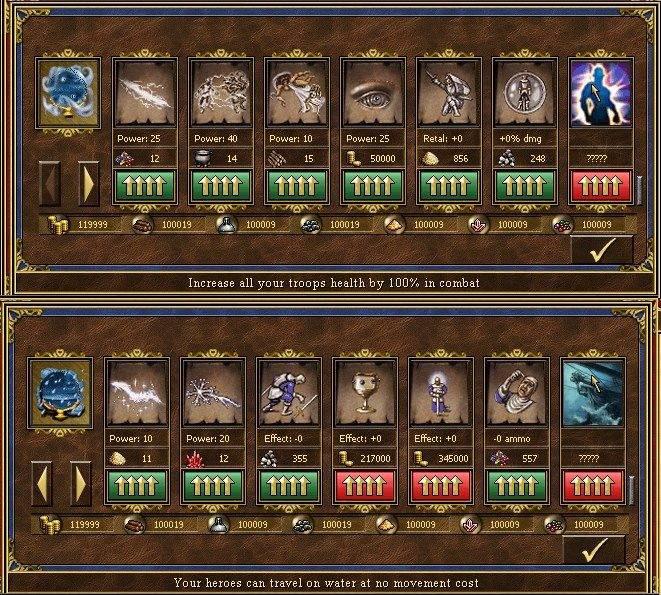Screen dimensions: 661x595
Task: Upgrade the Retal: +0 bonus
Action: pyautogui.click(x=448, y=187)
